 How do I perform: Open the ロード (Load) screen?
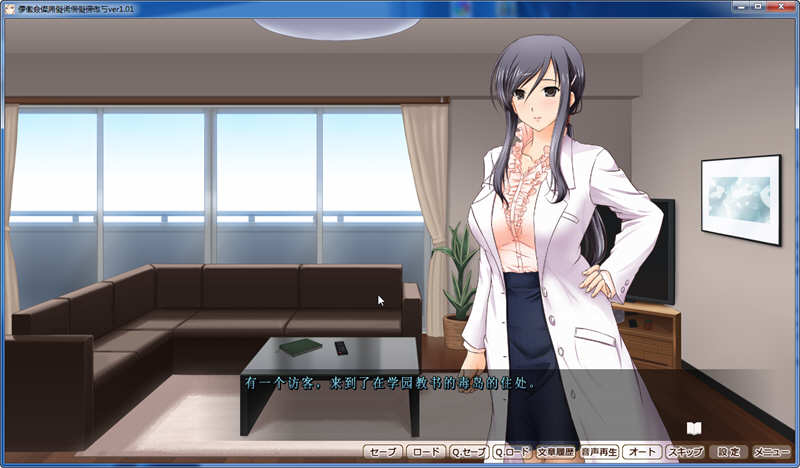[426, 452]
